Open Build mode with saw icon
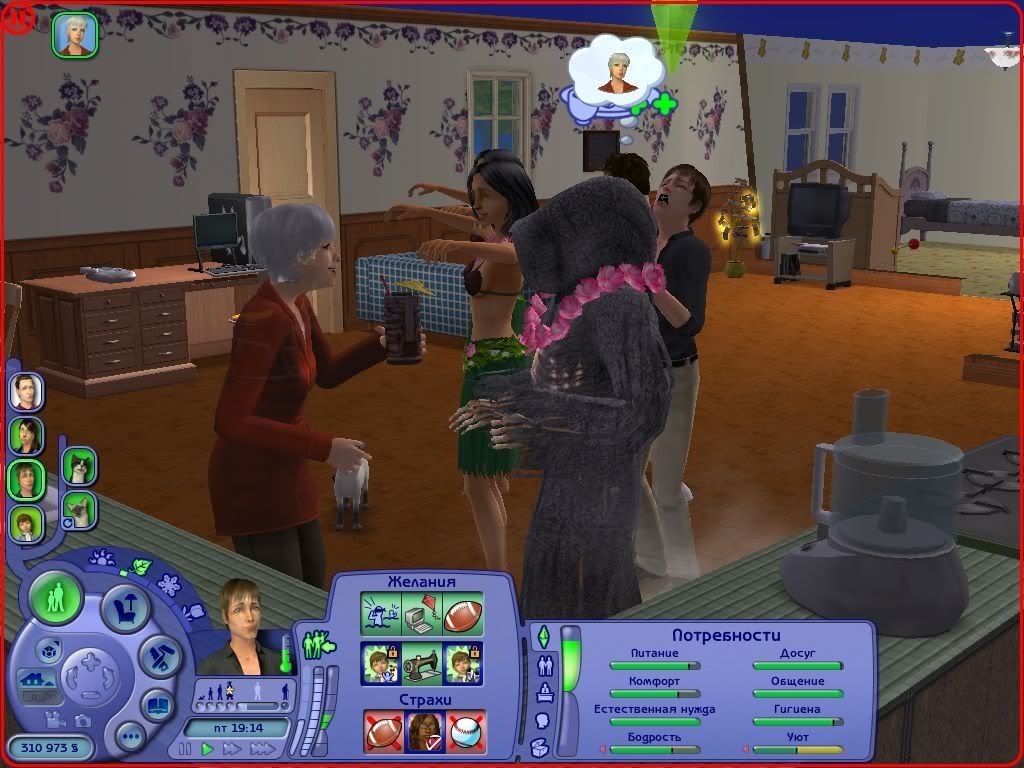Image resolution: width=1024 pixels, height=768 pixels. [159, 655]
